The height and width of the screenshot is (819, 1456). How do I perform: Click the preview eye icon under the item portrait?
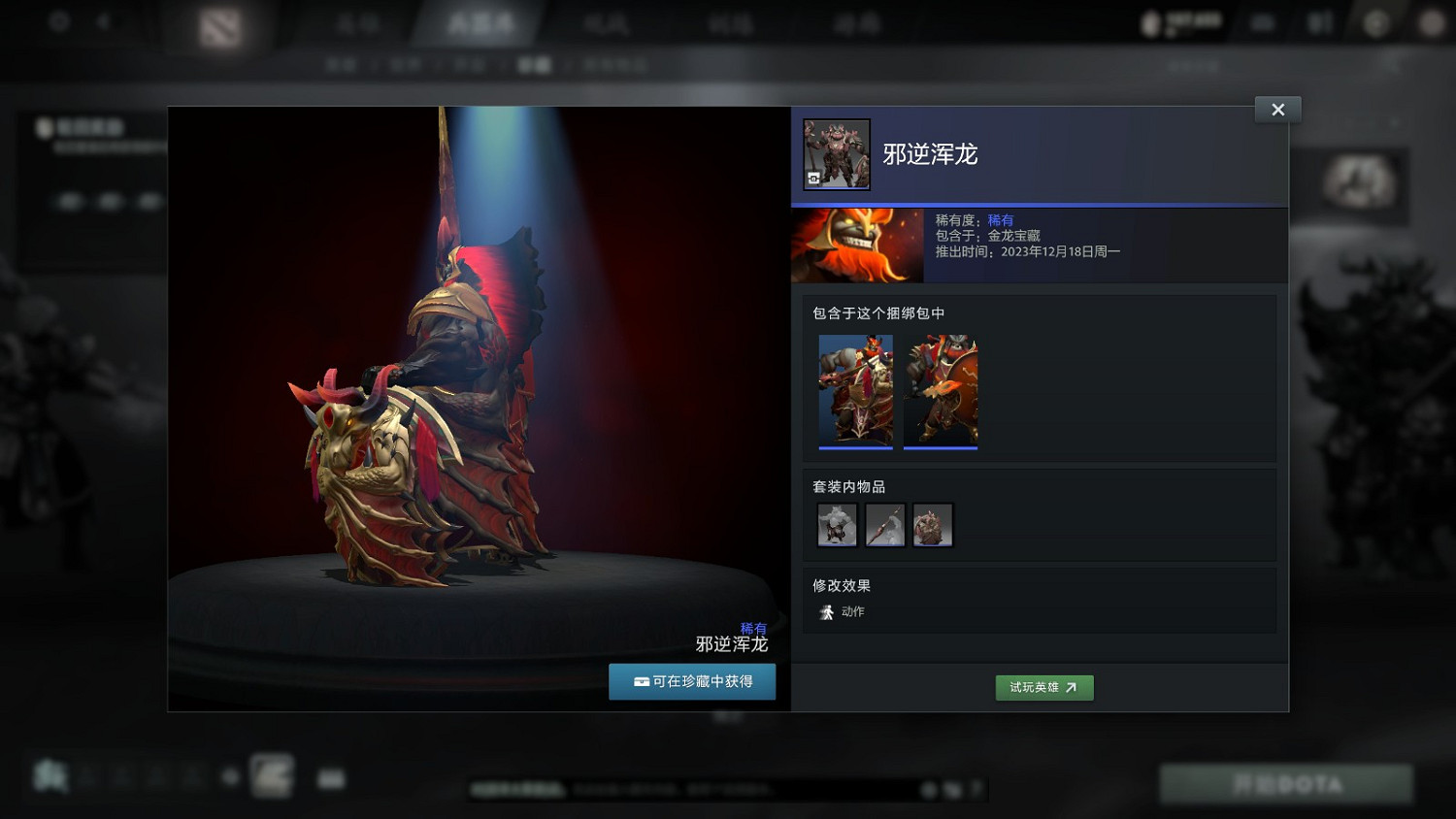[813, 180]
